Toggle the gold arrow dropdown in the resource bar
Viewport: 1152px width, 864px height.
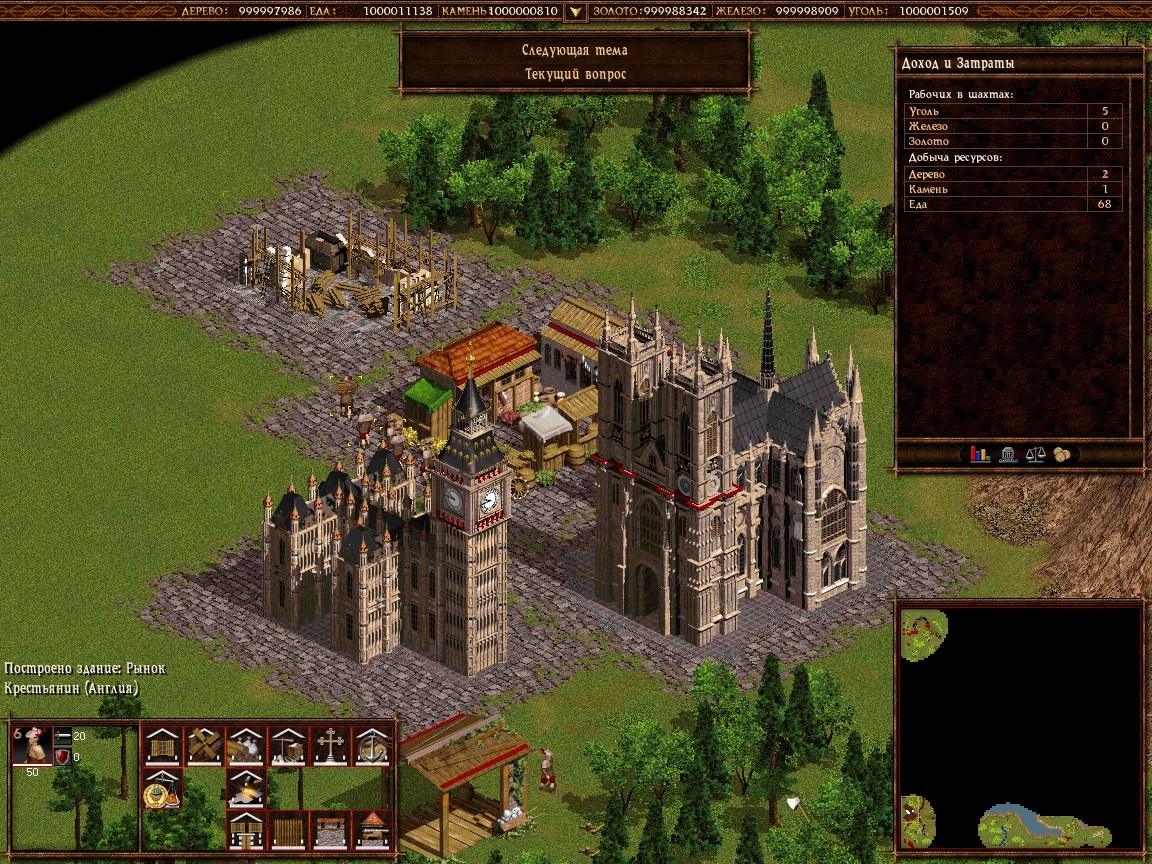click(x=575, y=12)
